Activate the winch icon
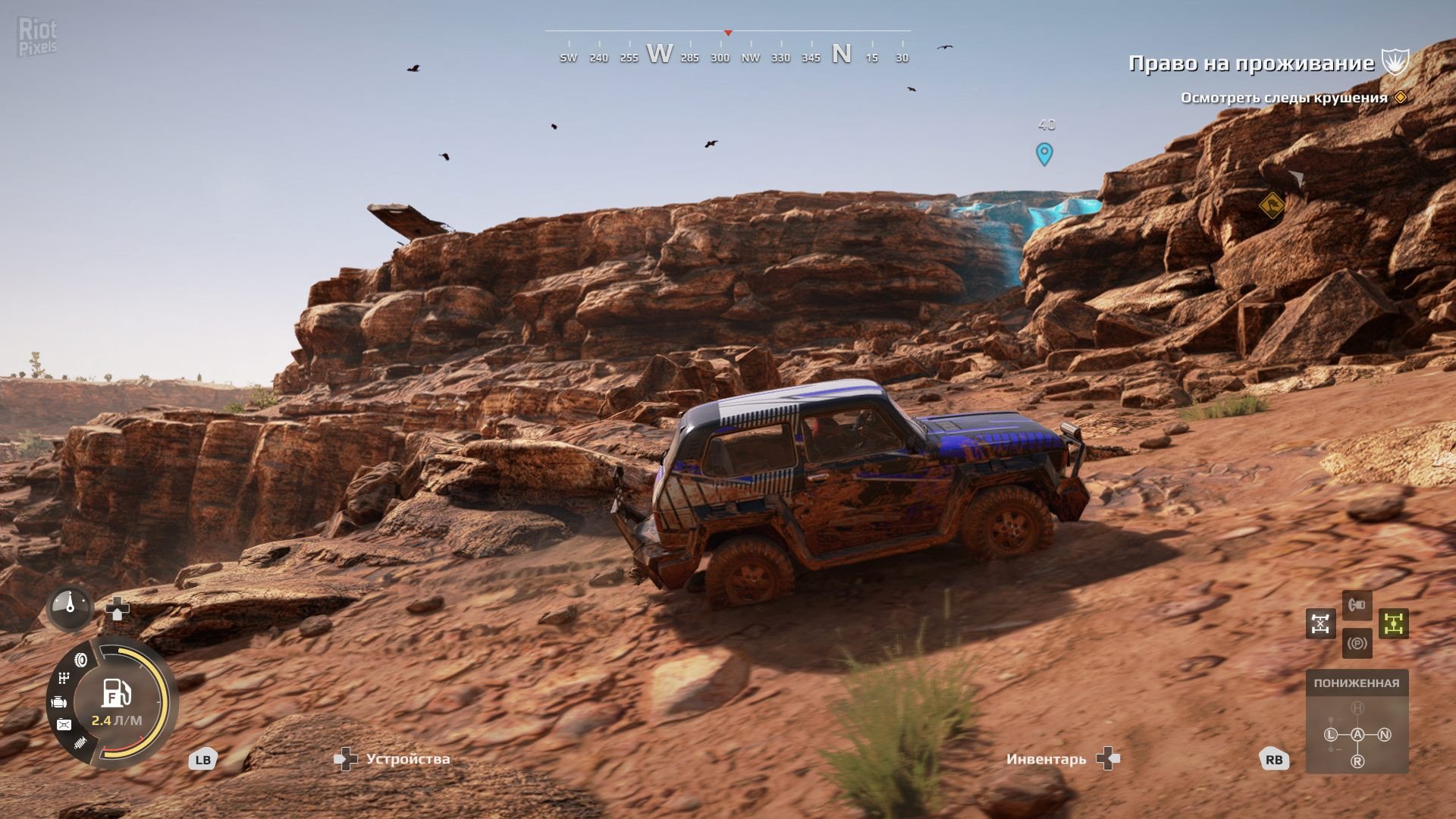1456x819 pixels. 1357,605
